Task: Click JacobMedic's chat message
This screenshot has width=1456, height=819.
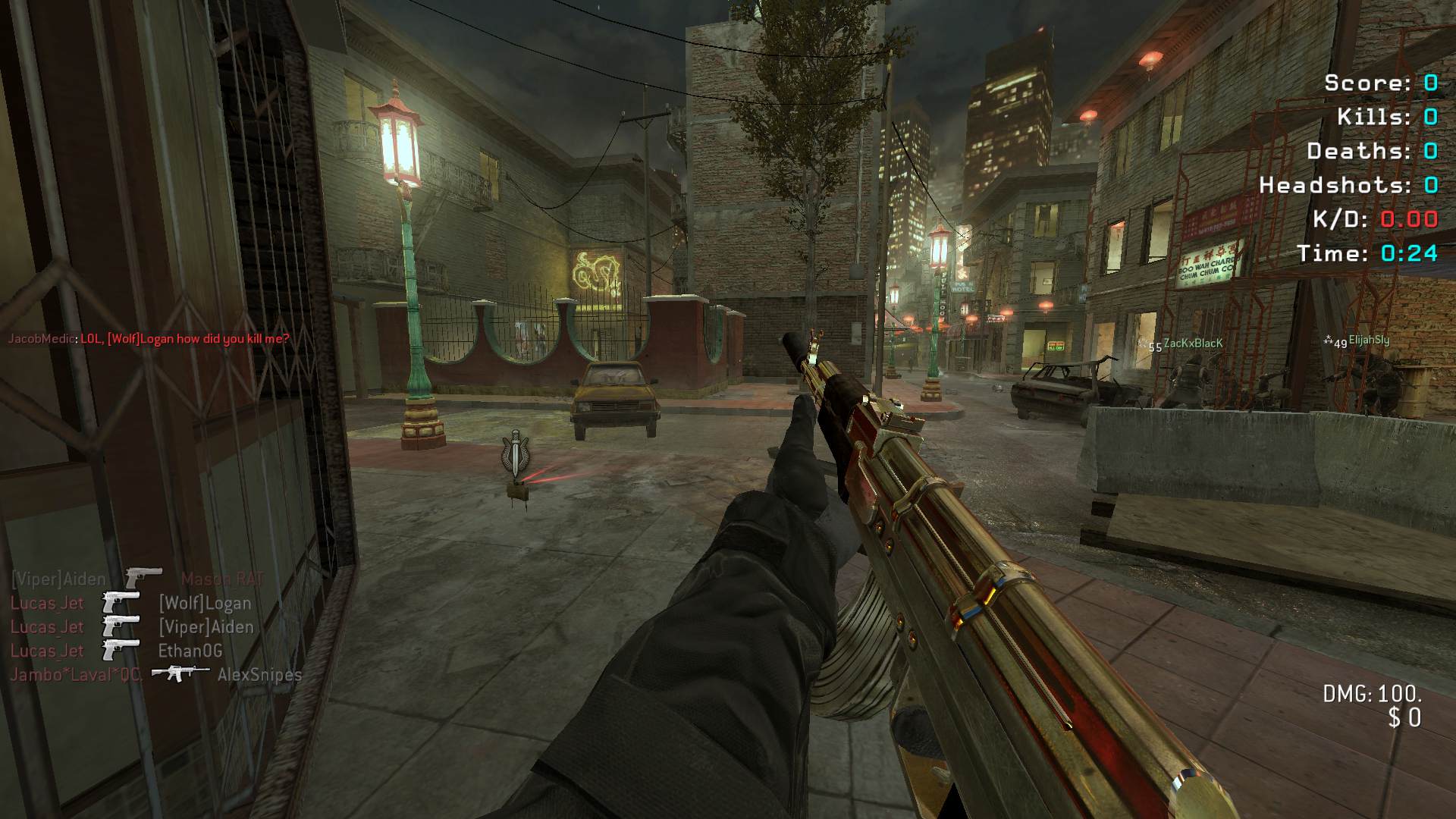Action: click(x=149, y=339)
